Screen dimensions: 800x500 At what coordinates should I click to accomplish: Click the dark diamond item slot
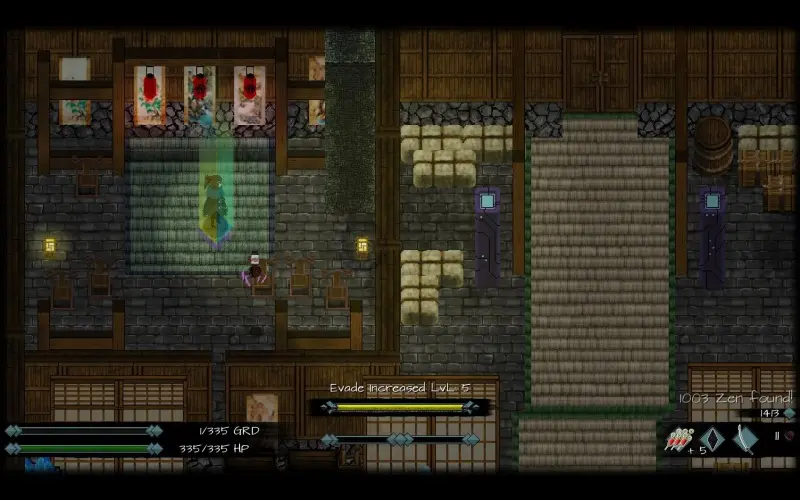[711, 440]
